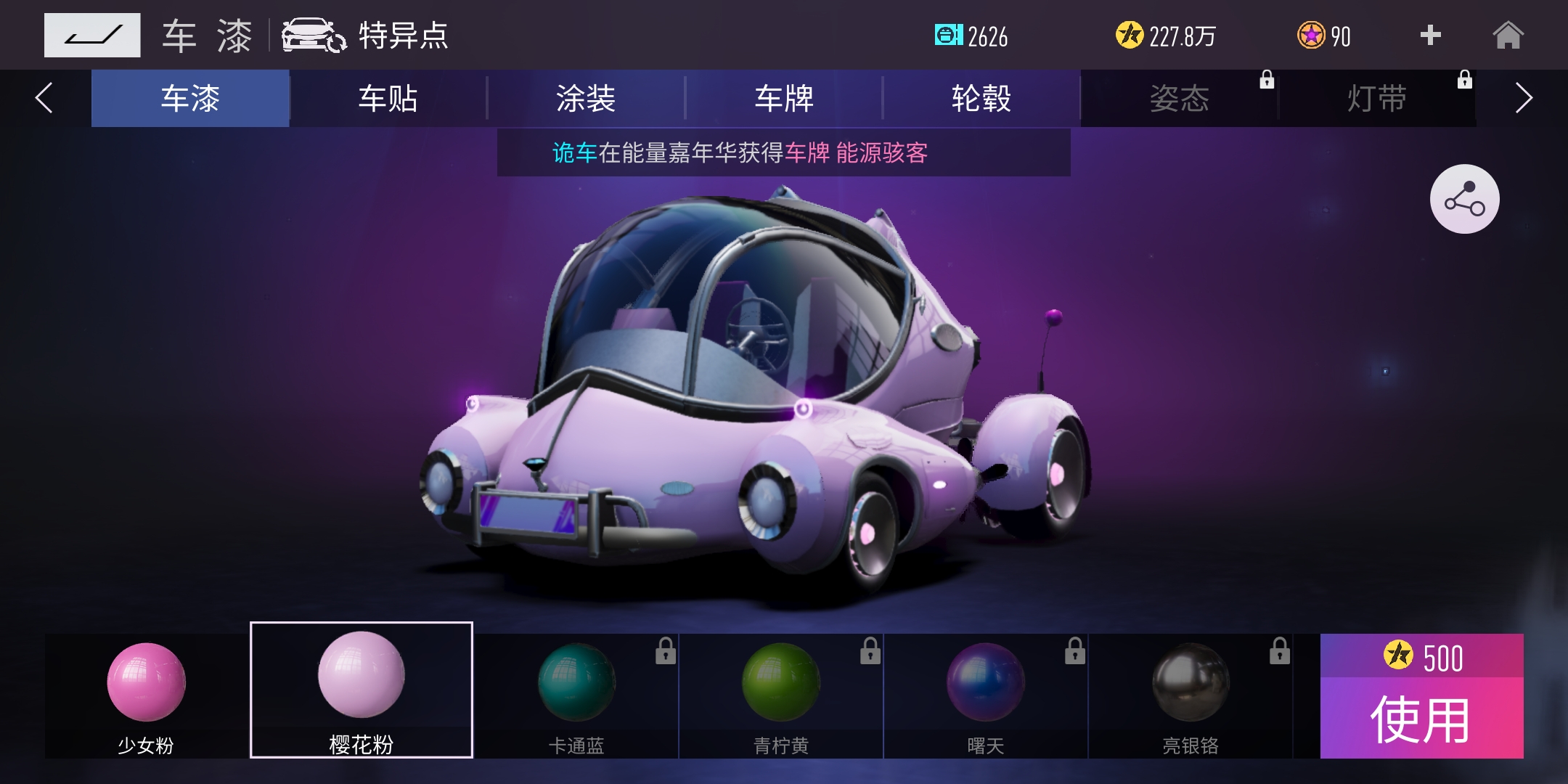Open the share button
The width and height of the screenshot is (1568, 784).
[1464, 199]
